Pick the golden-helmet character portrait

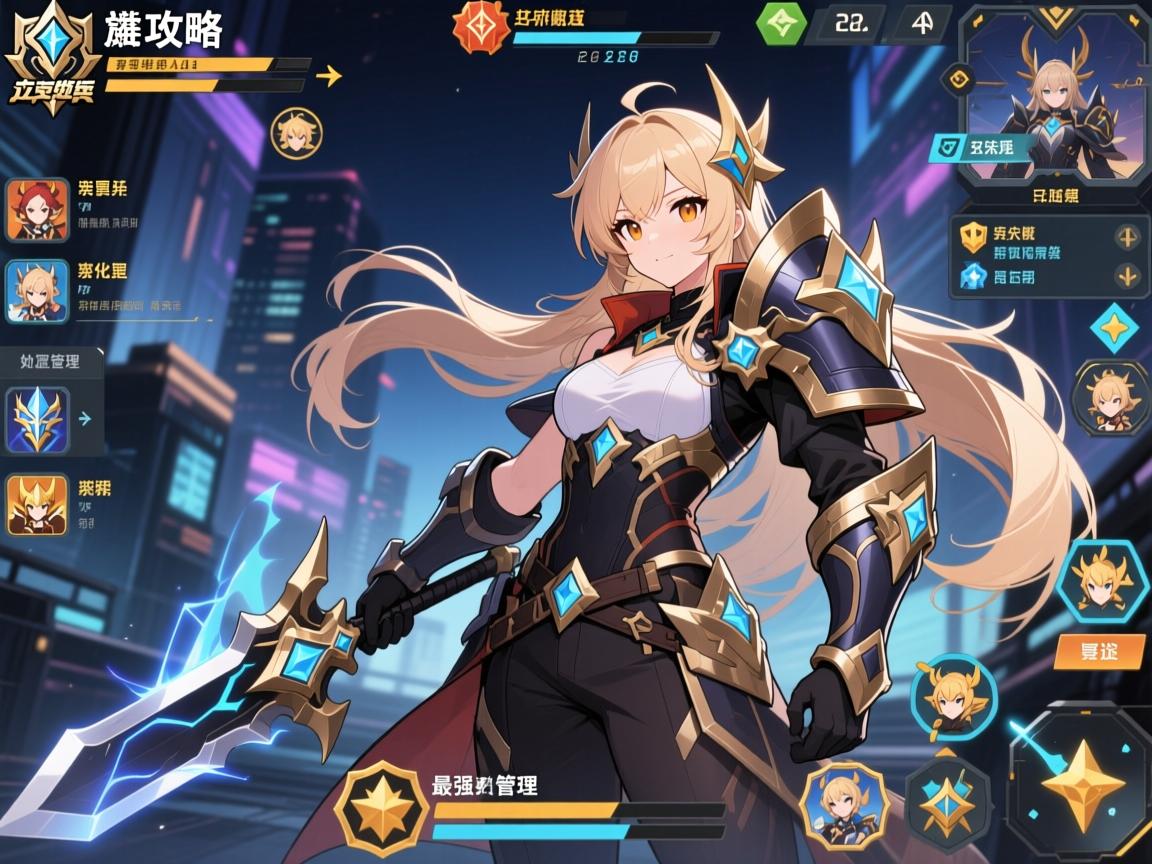(x=37, y=503)
